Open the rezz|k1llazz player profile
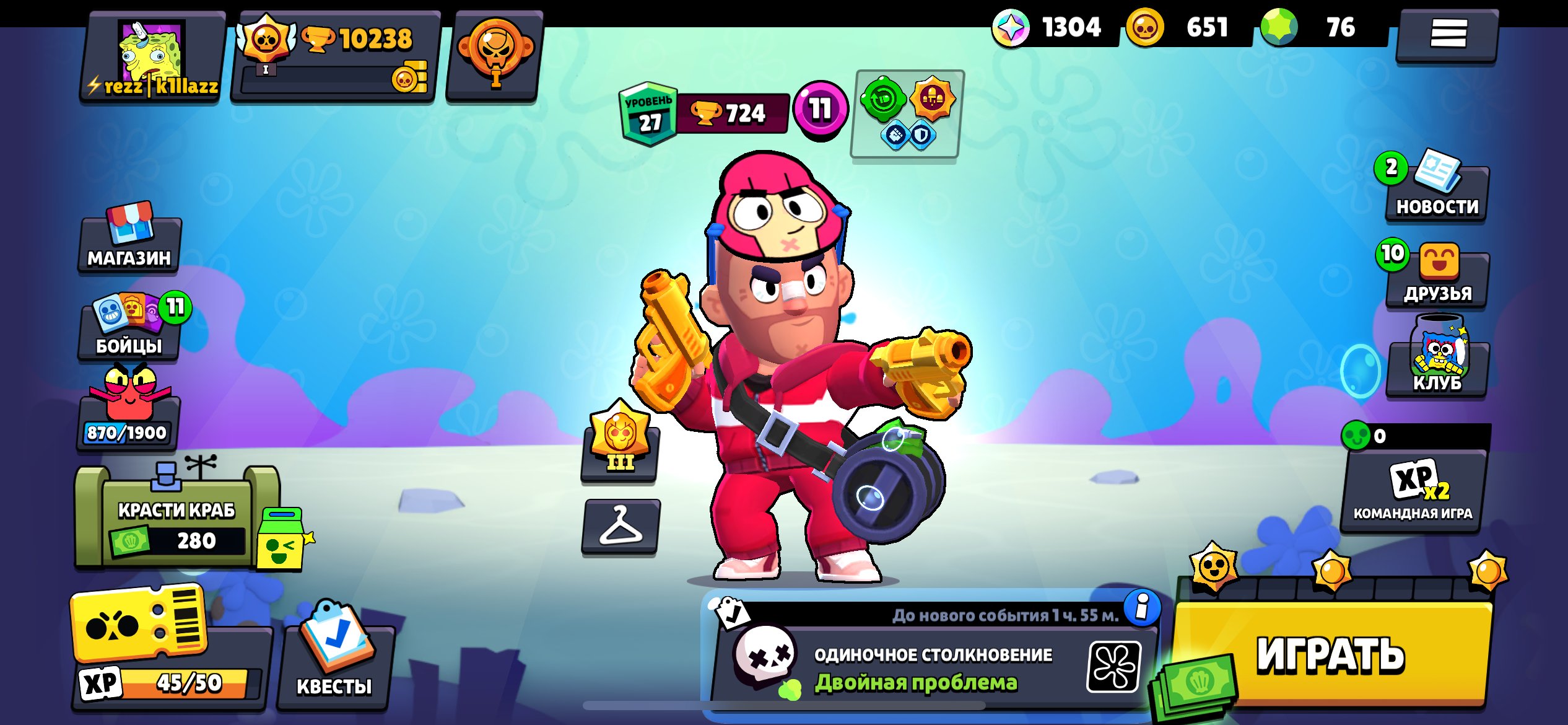The width and height of the screenshot is (1568, 725). click(152, 57)
